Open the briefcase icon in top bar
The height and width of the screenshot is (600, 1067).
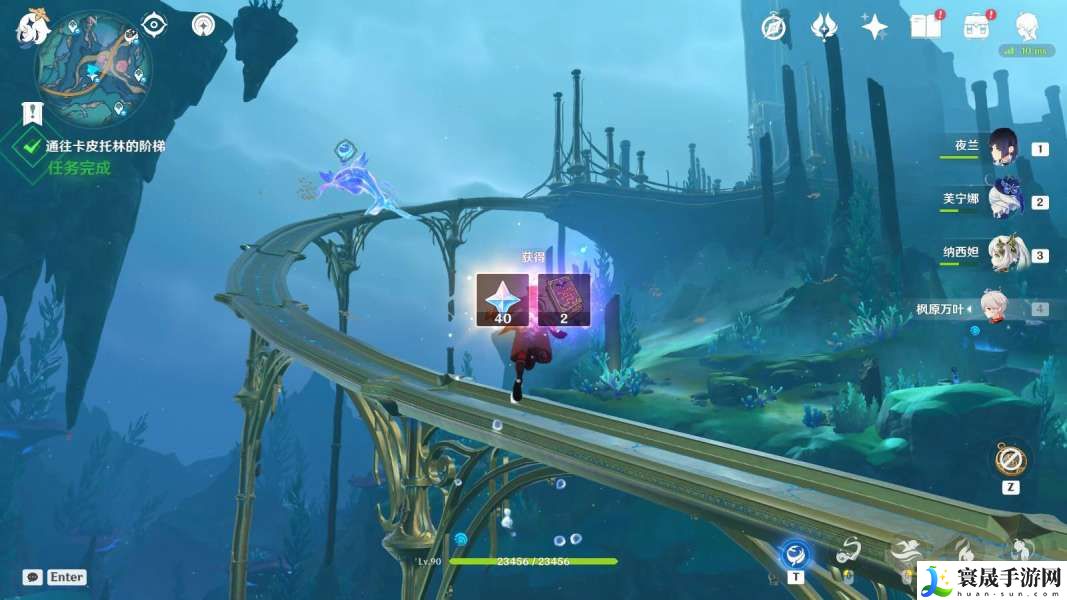click(976, 27)
